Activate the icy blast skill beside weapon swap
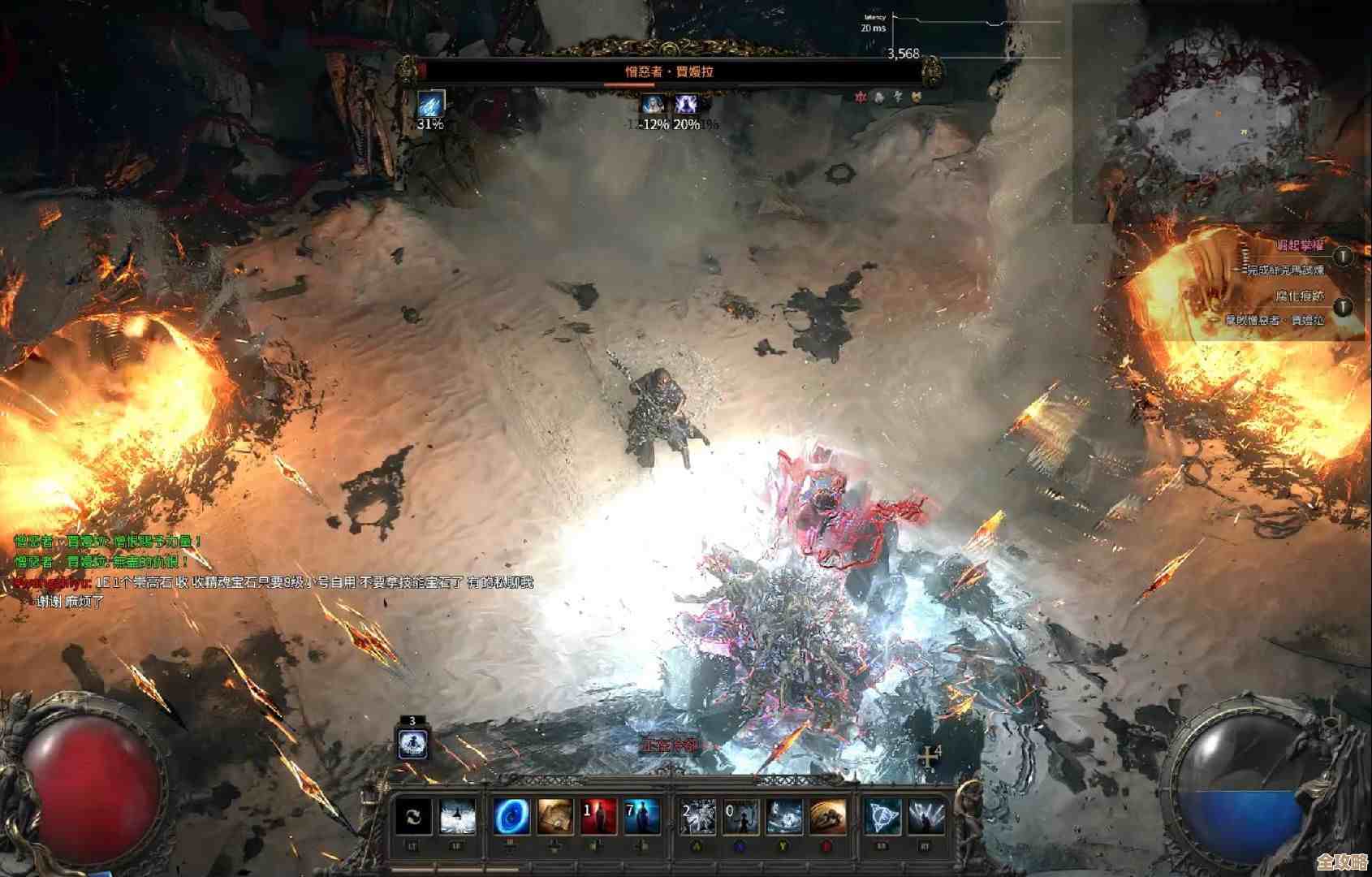 [458, 818]
